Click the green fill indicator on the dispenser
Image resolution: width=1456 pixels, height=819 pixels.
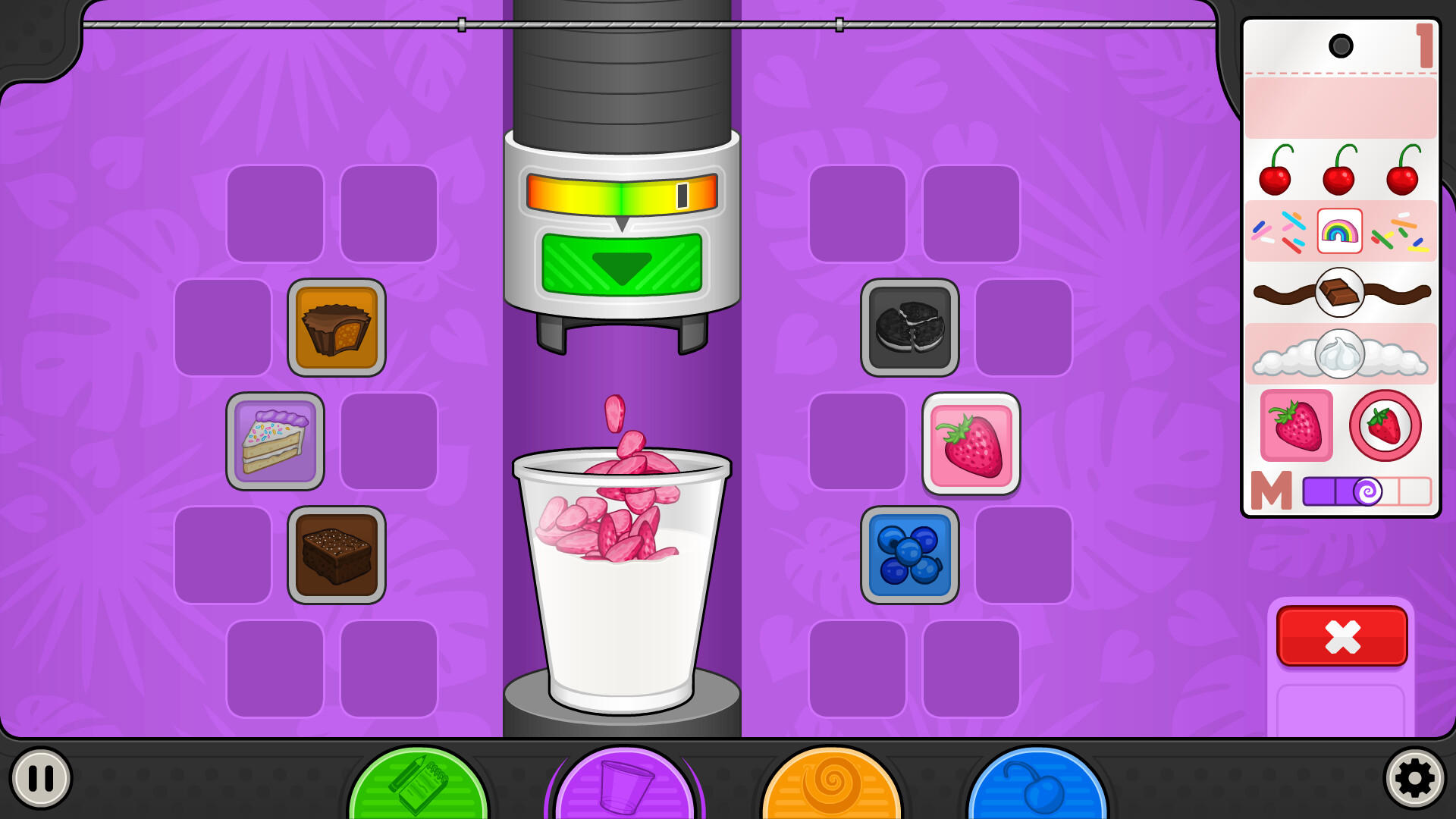pos(622,262)
